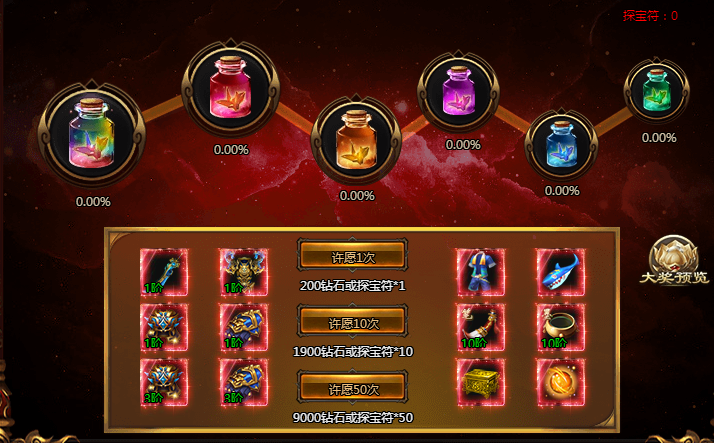View the horned gold armor reward

pyautogui.click(x=243, y=272)
